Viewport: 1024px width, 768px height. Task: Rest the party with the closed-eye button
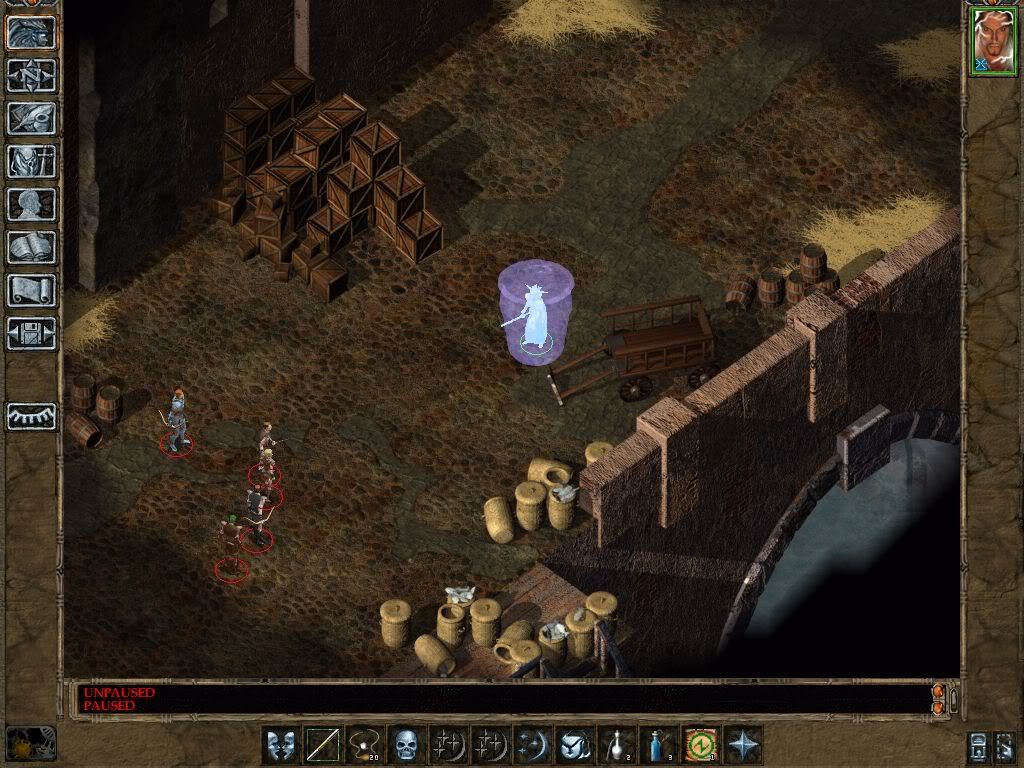[x=31, y=416]
